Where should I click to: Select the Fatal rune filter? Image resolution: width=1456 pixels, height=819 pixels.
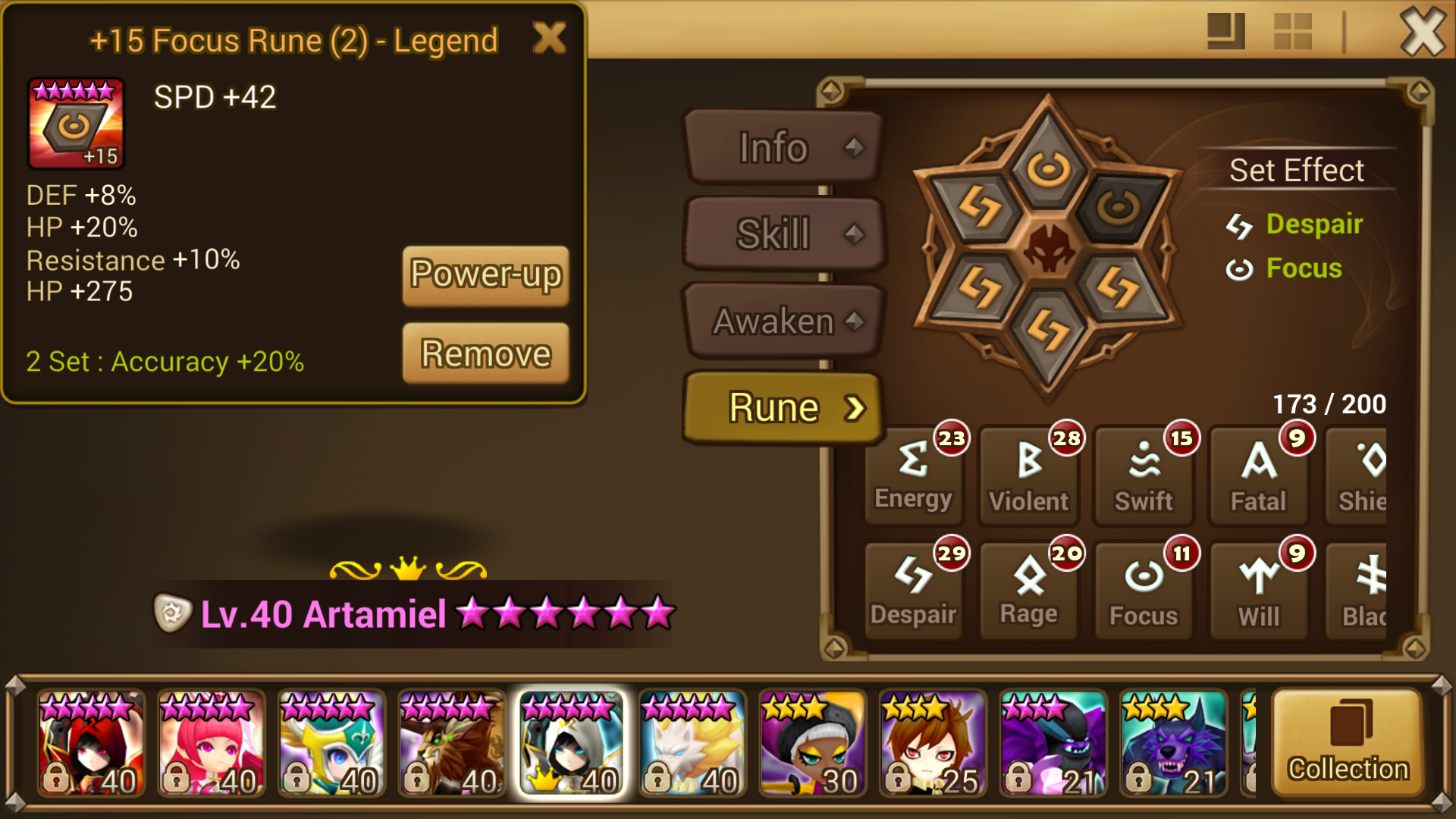click(1259, 470)
